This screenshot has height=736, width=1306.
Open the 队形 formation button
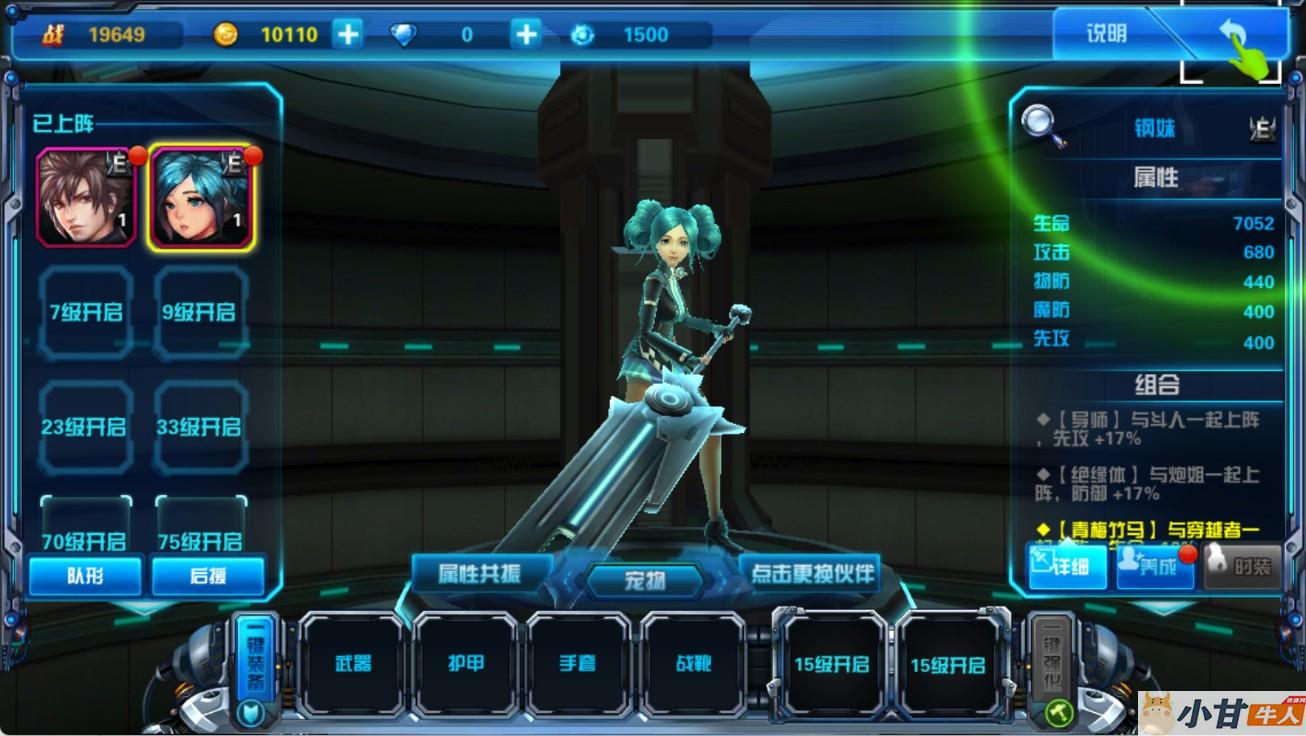click(x=85, y=576)
